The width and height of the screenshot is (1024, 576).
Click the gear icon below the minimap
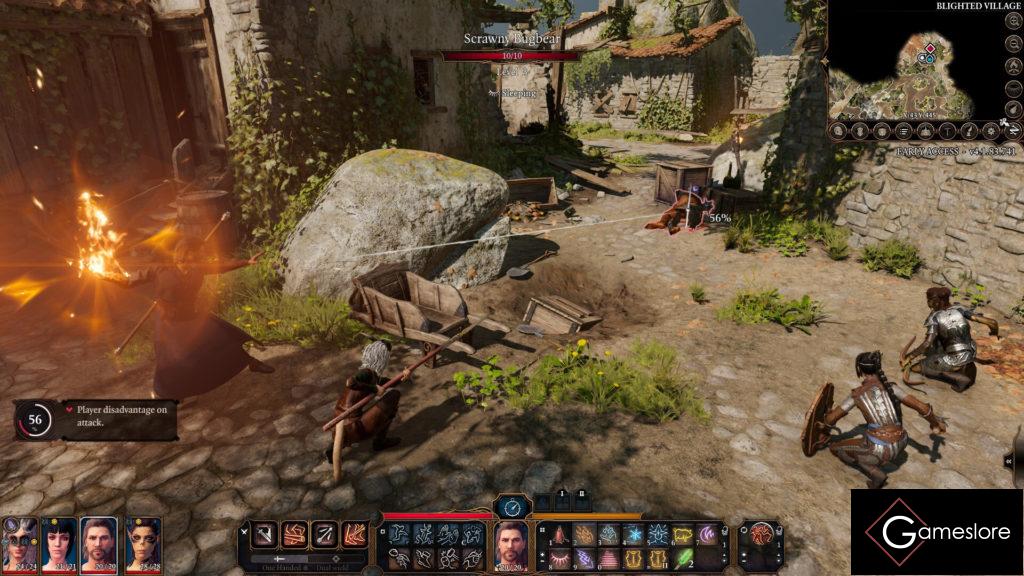(990, 131)
